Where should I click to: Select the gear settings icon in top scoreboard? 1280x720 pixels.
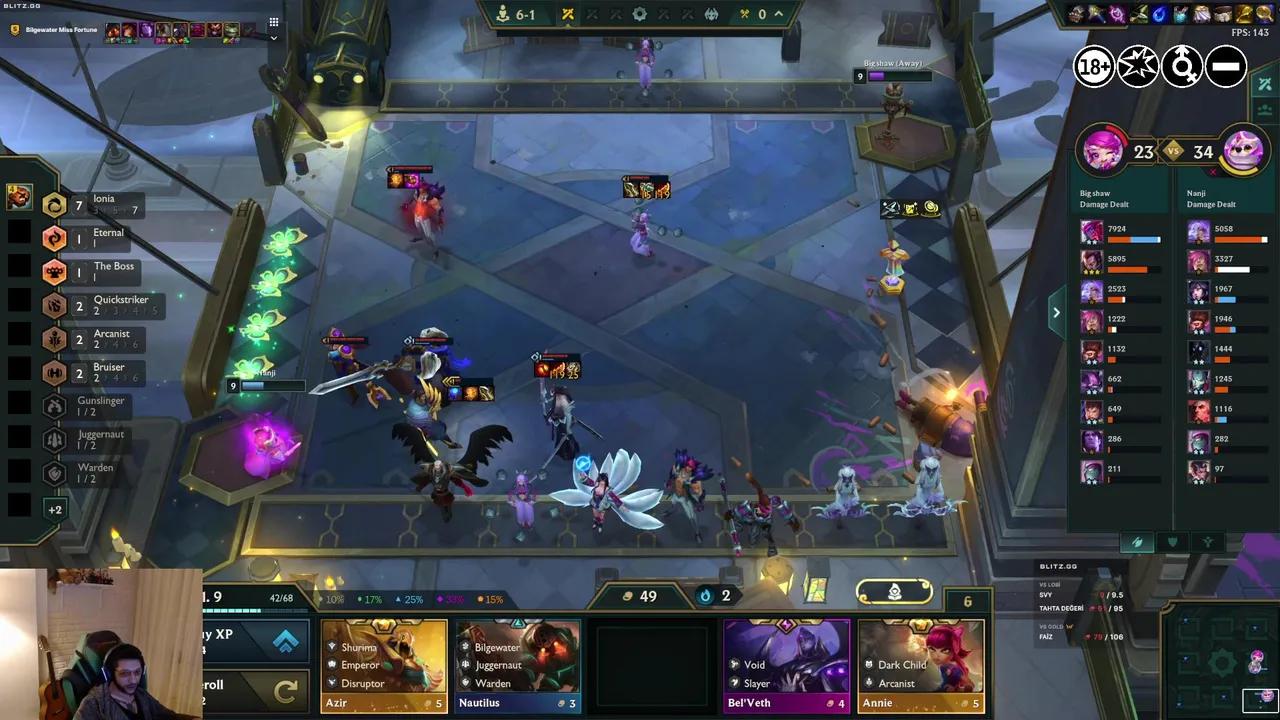638,14
